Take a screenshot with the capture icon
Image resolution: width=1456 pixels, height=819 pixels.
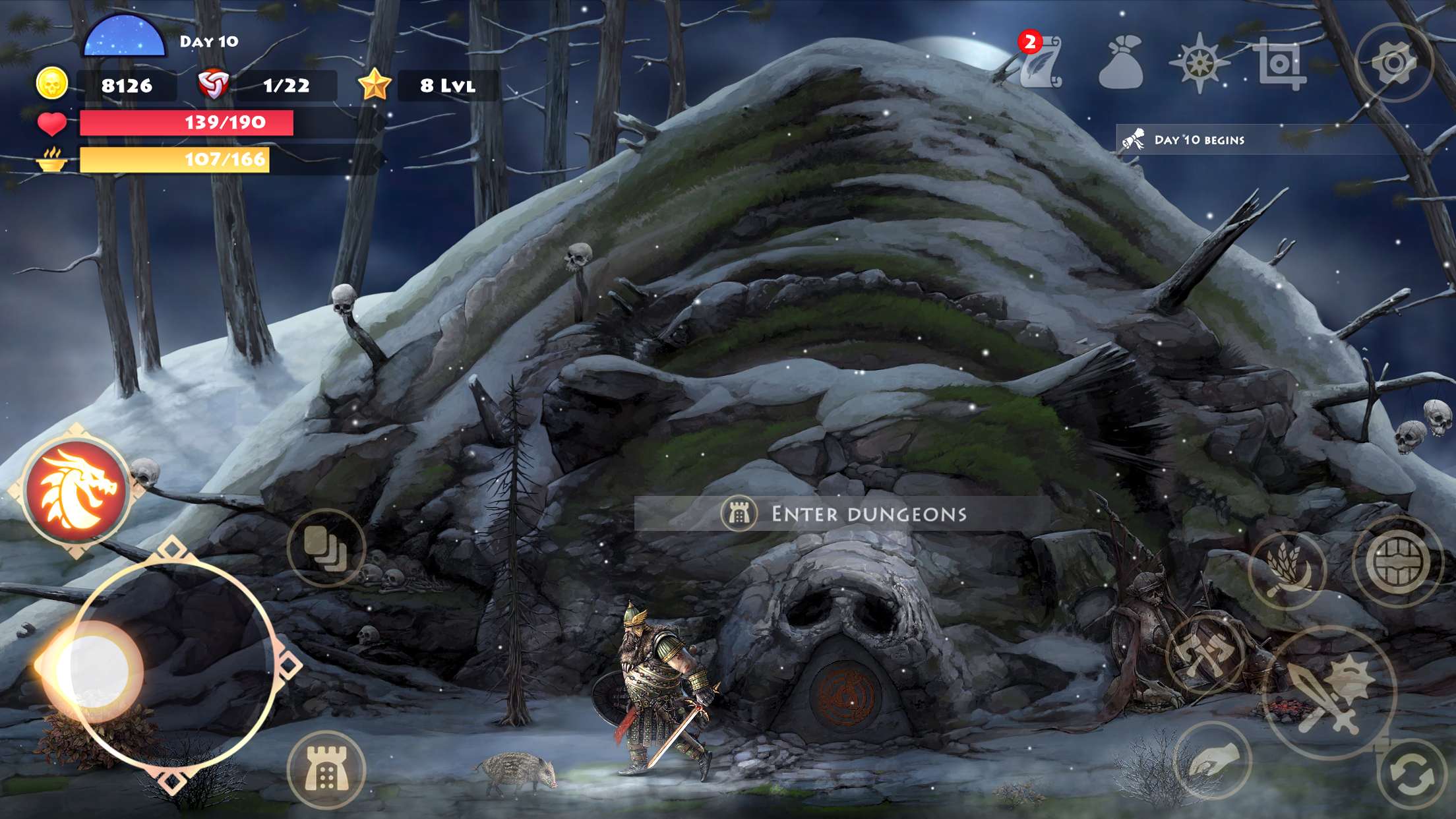coord(1279,63)
